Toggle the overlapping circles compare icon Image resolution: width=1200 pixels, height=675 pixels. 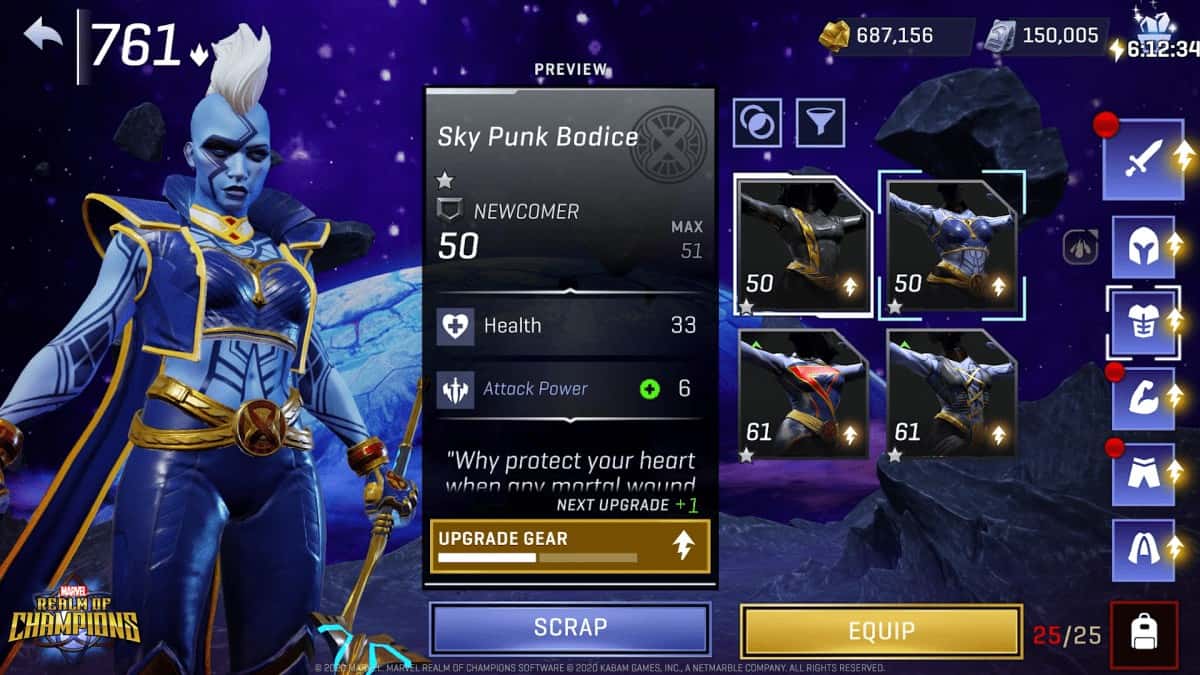point(758,123)
